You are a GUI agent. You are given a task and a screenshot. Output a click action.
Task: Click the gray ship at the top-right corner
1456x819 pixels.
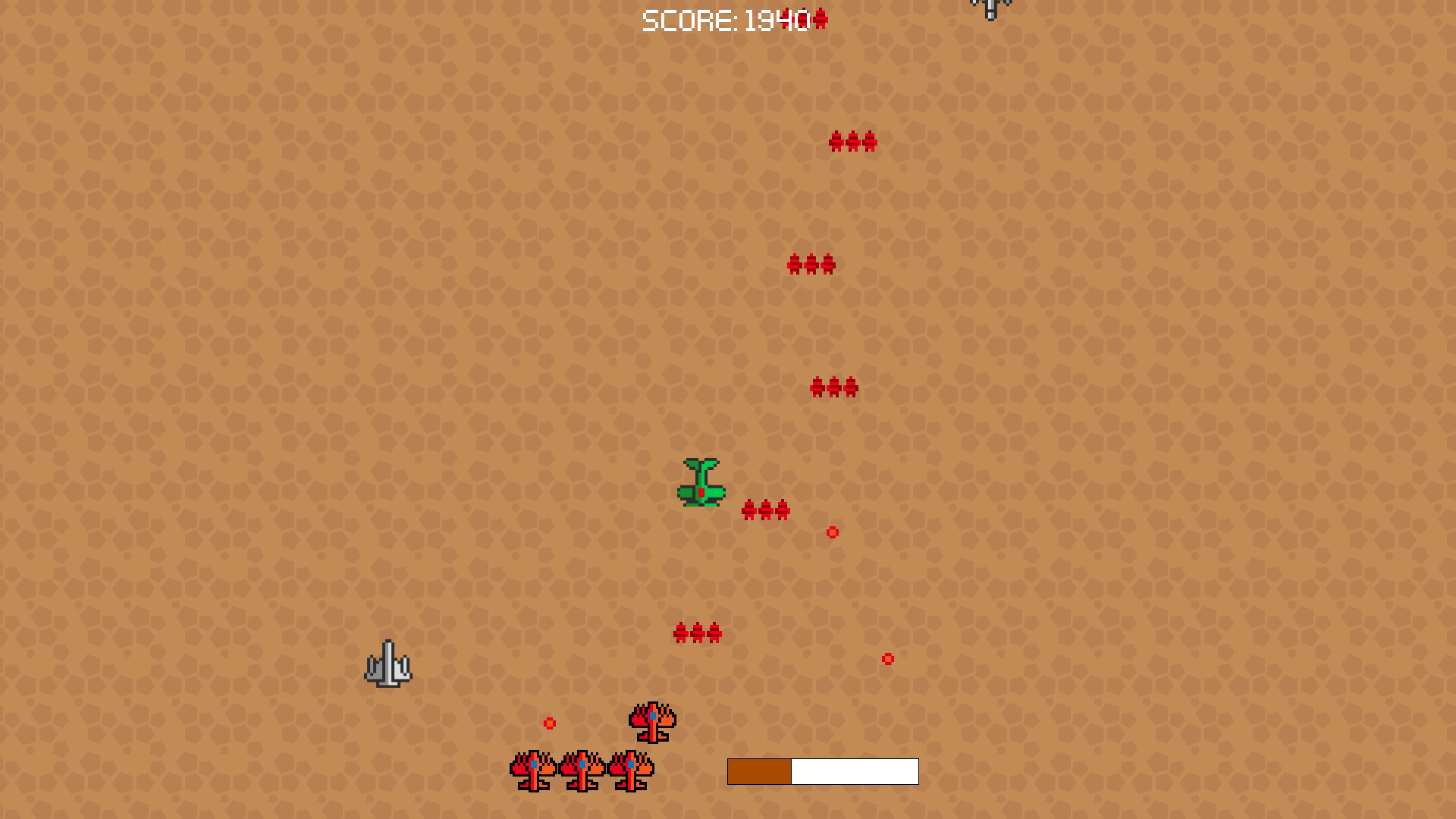[x=988, y=8]
